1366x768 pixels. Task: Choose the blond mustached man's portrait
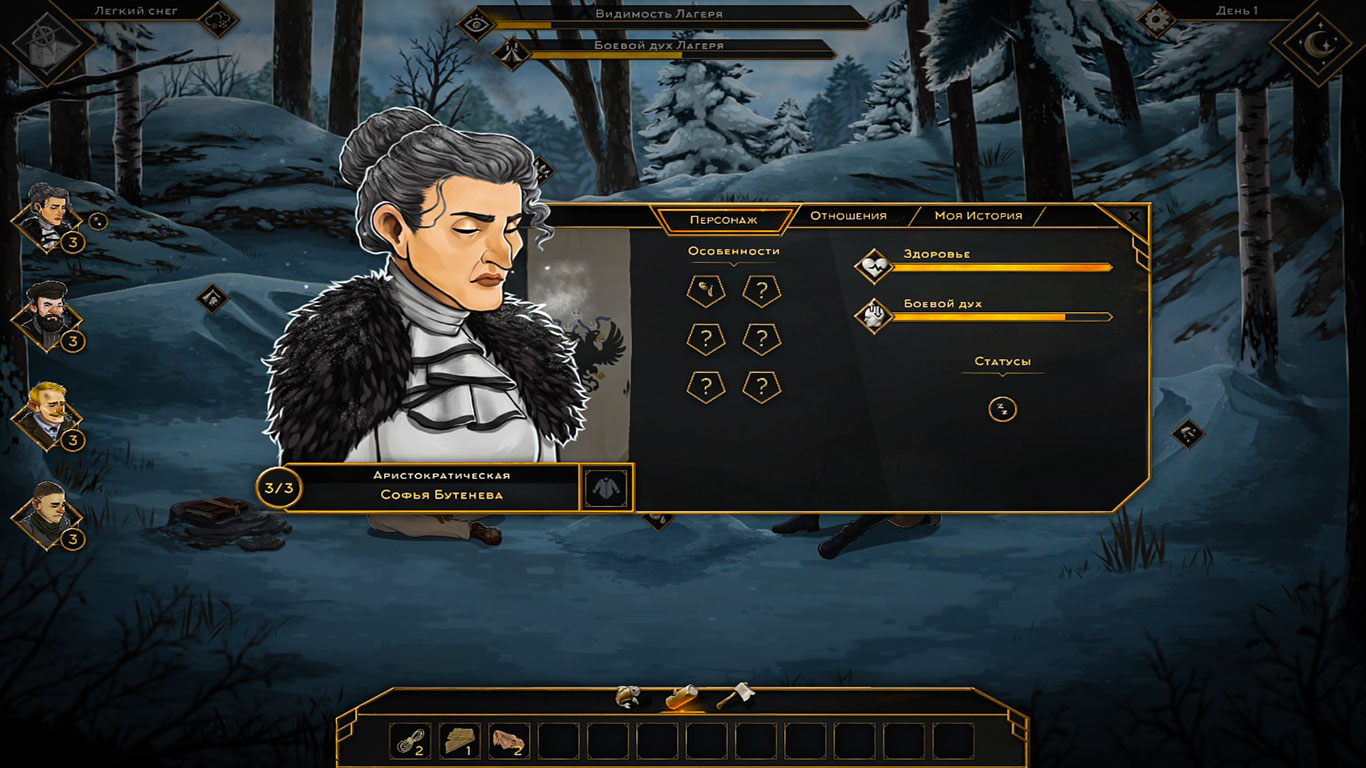pyautogui.click(x=46, y=412)
